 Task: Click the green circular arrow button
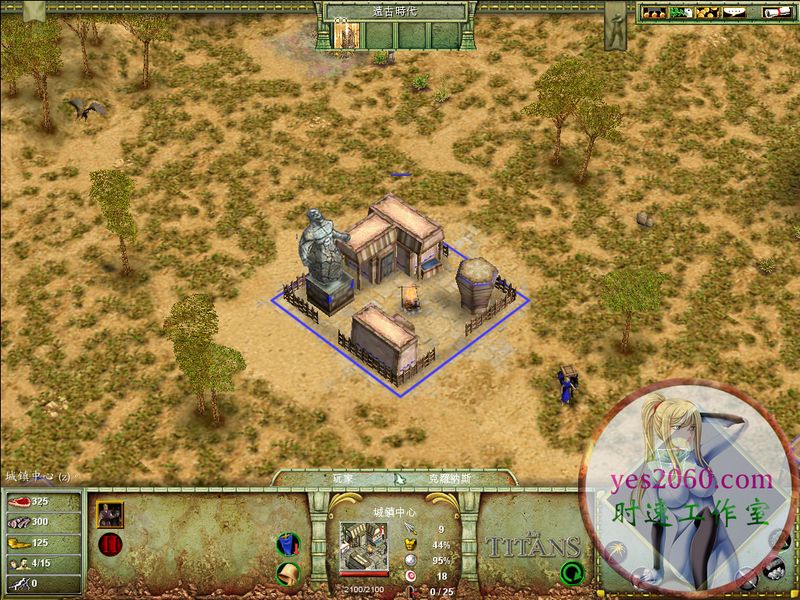571,573
